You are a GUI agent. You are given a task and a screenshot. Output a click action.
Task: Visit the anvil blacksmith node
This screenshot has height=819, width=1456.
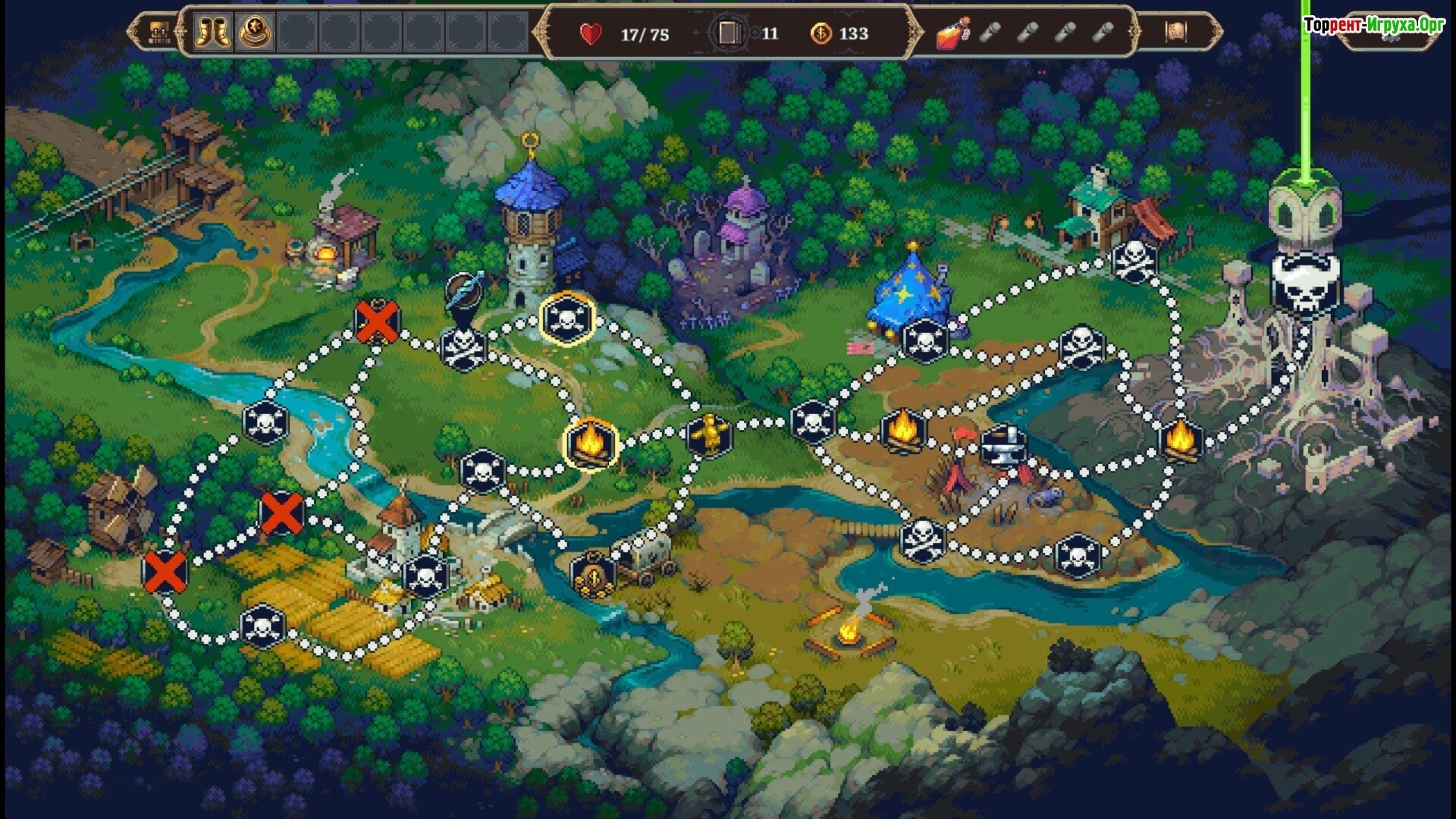point(1004,447)
